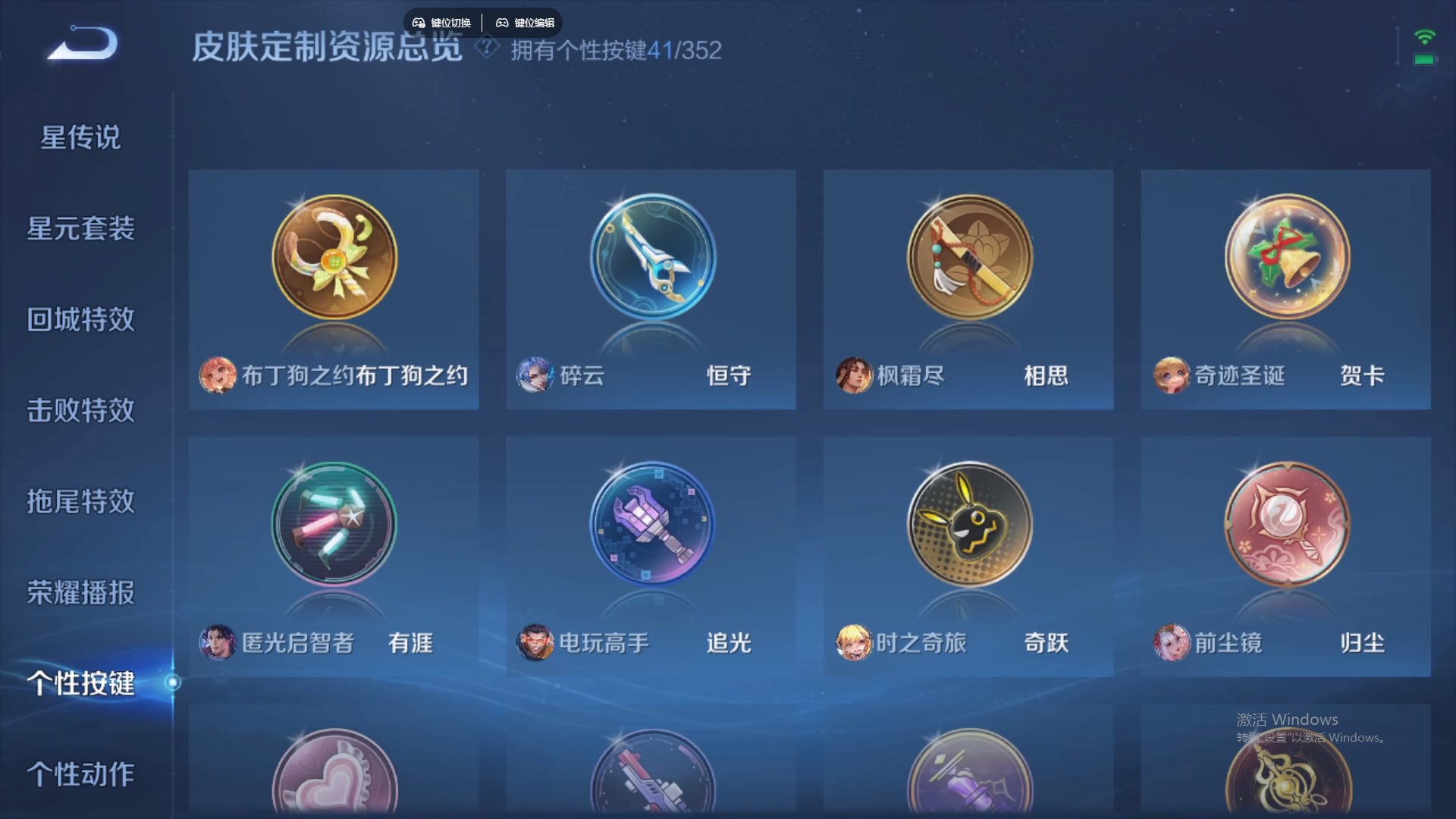Open the 击败特效 category

[x=79, y=412]
